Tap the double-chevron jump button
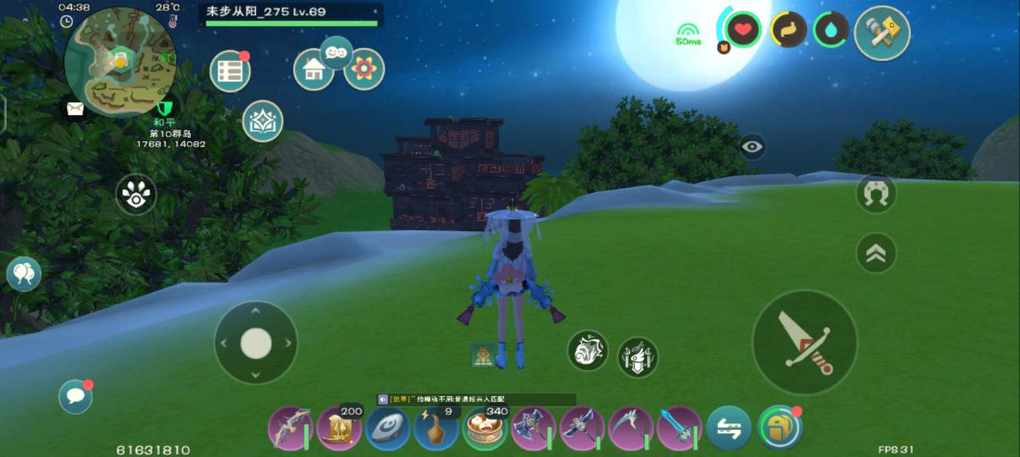The width and height of the screenshot is (1020, 457). tap(876, 253)
